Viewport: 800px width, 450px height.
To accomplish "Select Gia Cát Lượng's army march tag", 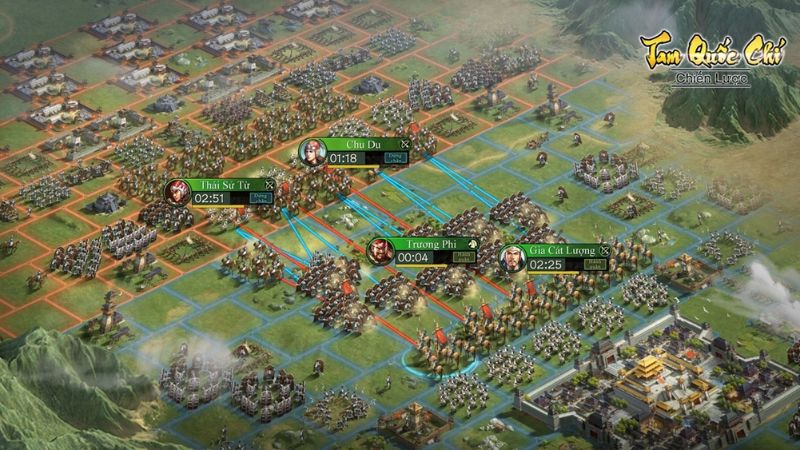I will coord(560,250).
